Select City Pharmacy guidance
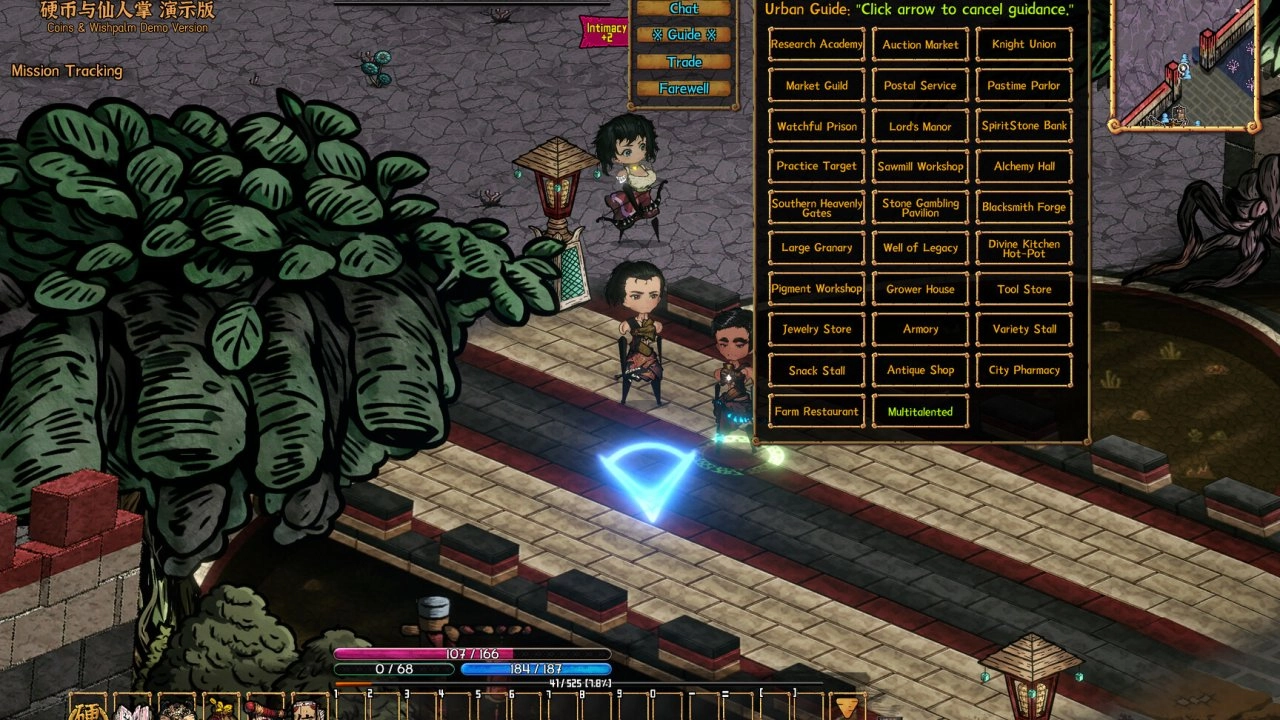1280x720 pixels. [x=1023, y=370]
